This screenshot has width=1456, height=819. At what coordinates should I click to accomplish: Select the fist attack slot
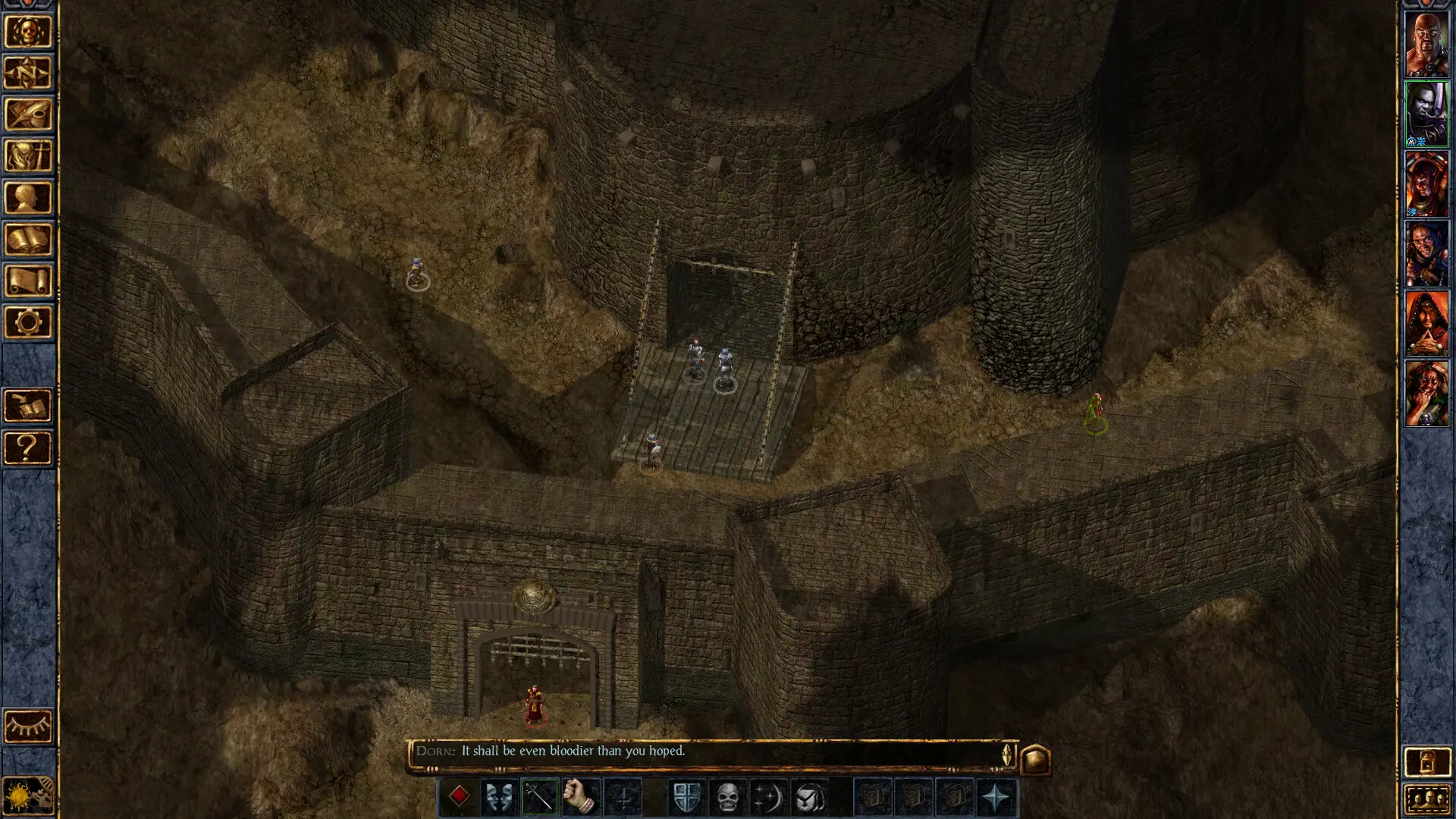pos(581,797)
